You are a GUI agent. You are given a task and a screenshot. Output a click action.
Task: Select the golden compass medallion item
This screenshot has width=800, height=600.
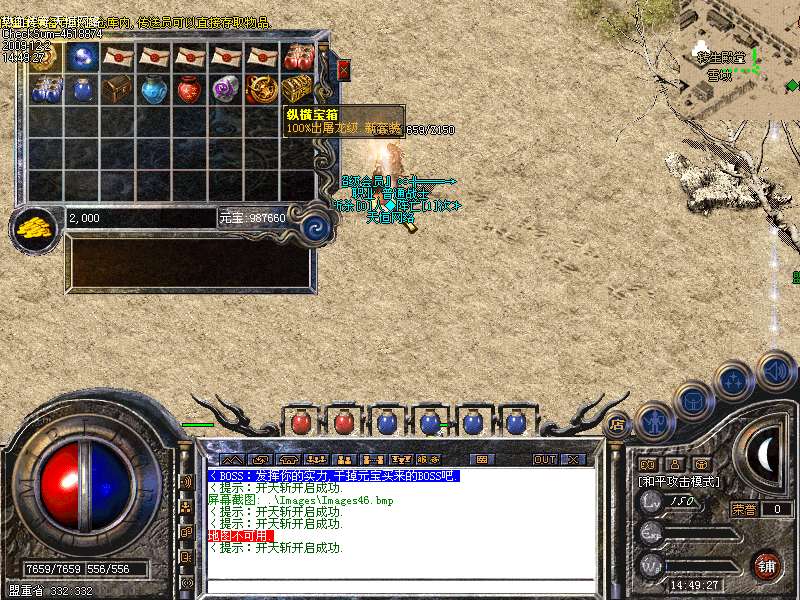tap(261, 89)
